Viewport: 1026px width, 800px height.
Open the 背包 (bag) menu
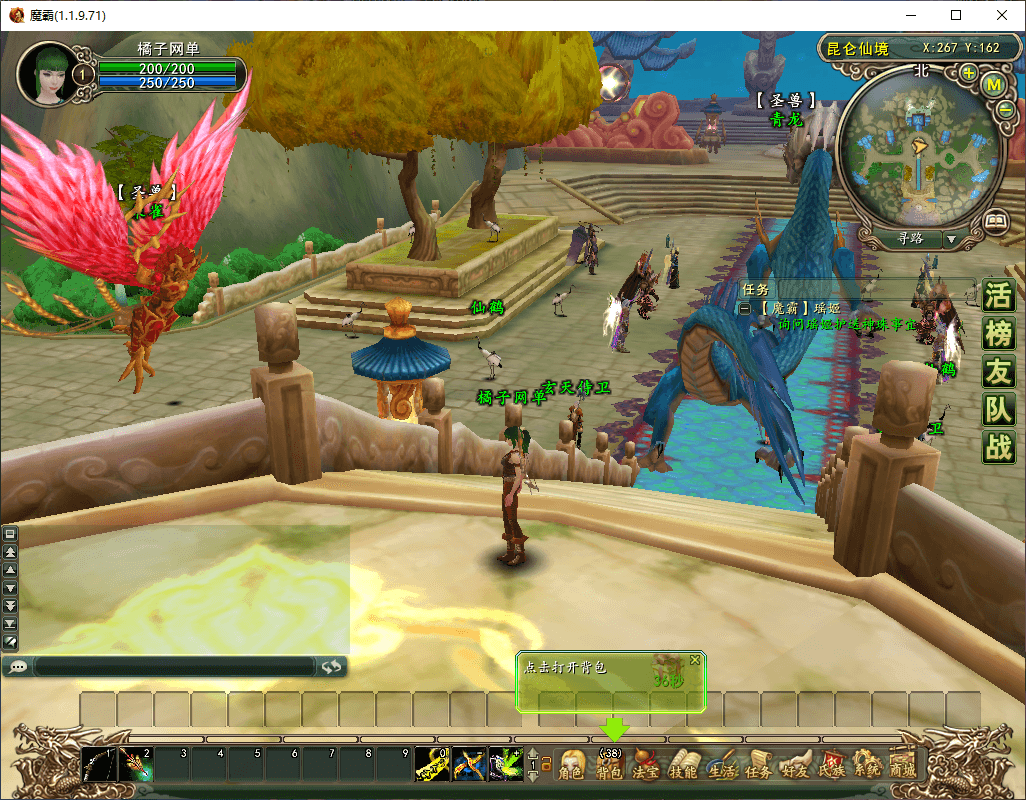[x=609, y=765]
